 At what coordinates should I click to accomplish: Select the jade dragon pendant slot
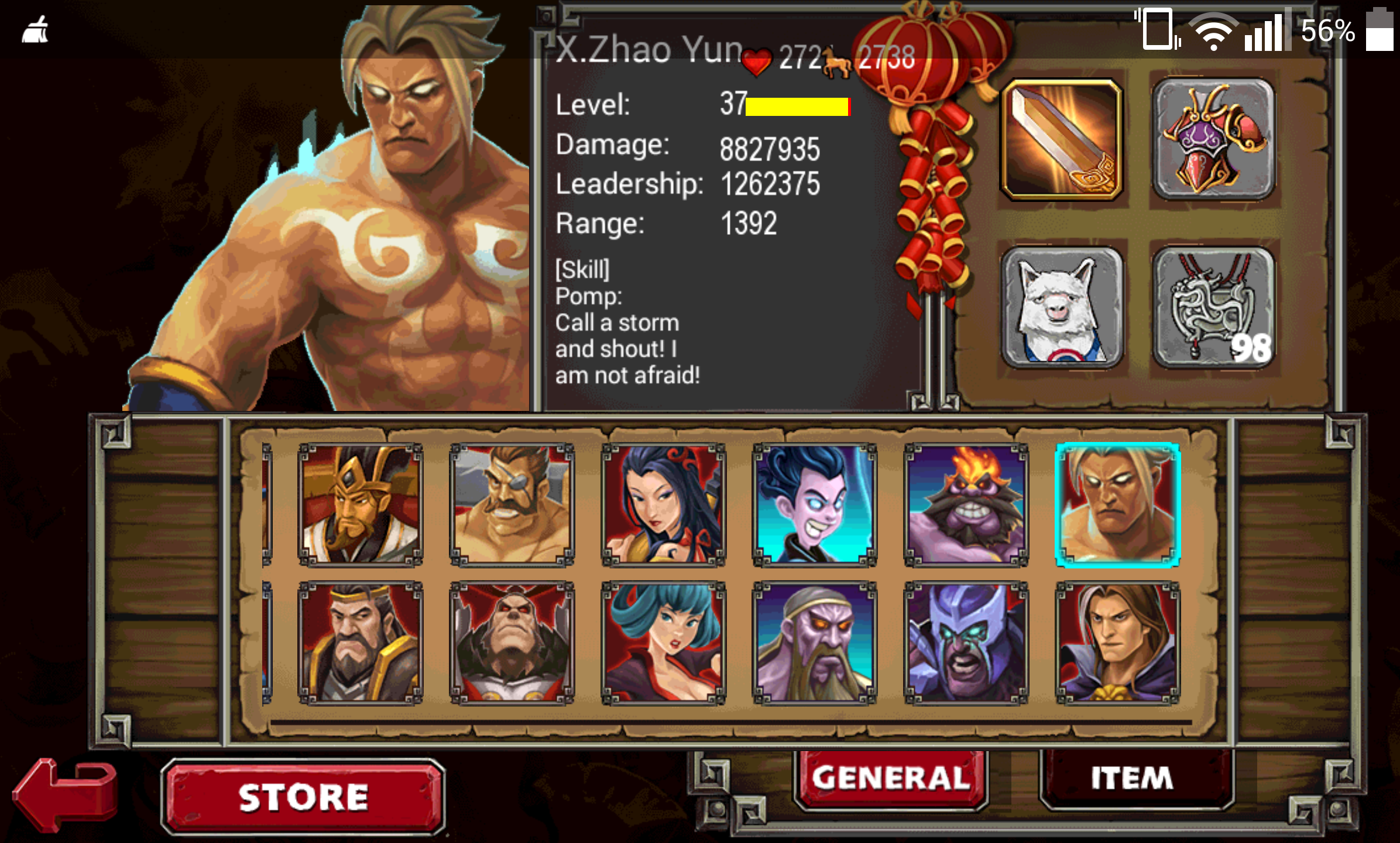coord(1214,307)
